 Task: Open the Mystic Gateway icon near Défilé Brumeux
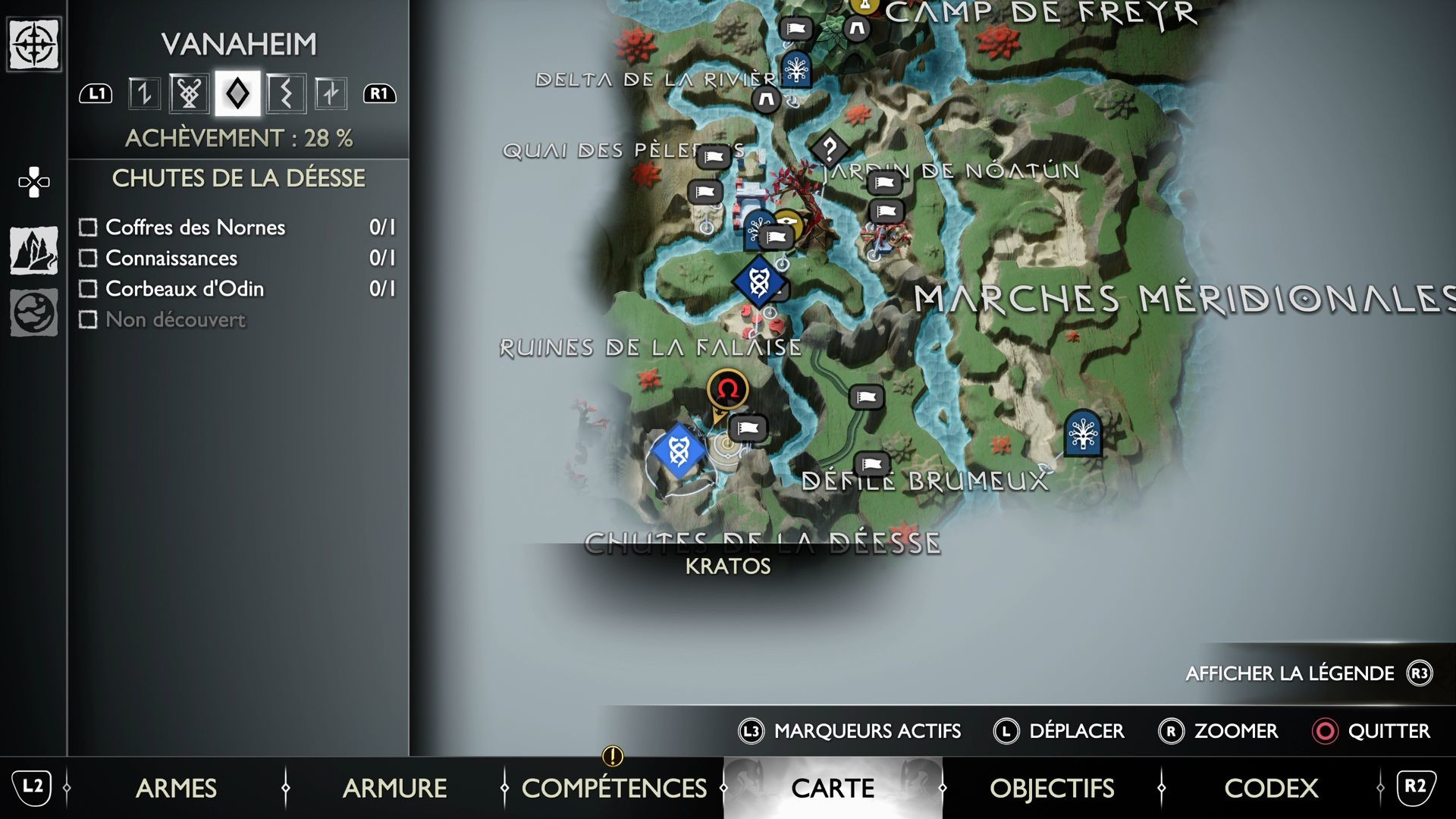coord(1083,436)
